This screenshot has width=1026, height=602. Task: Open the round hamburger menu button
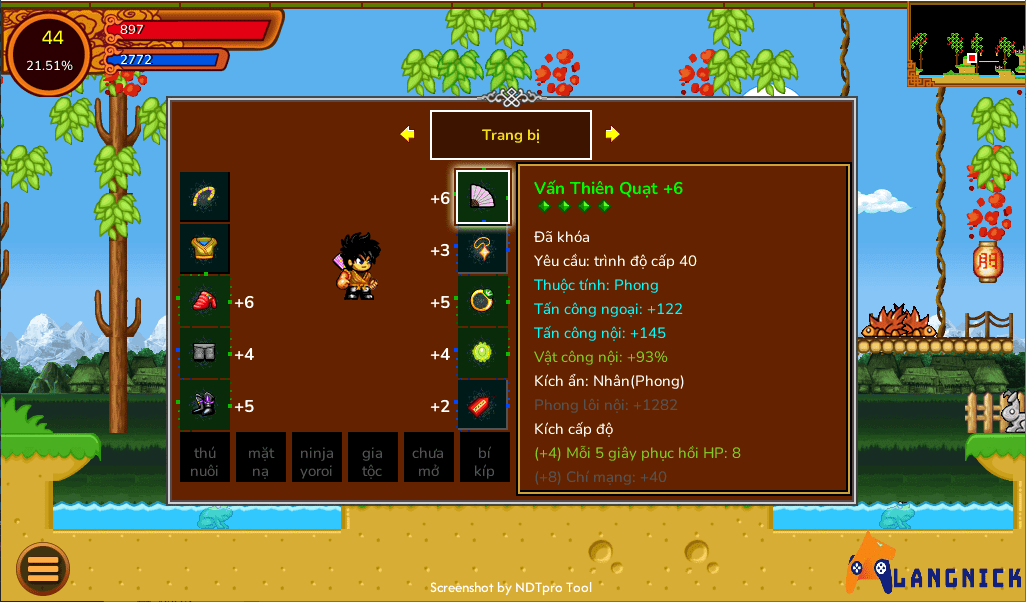[x=43, y=569]
